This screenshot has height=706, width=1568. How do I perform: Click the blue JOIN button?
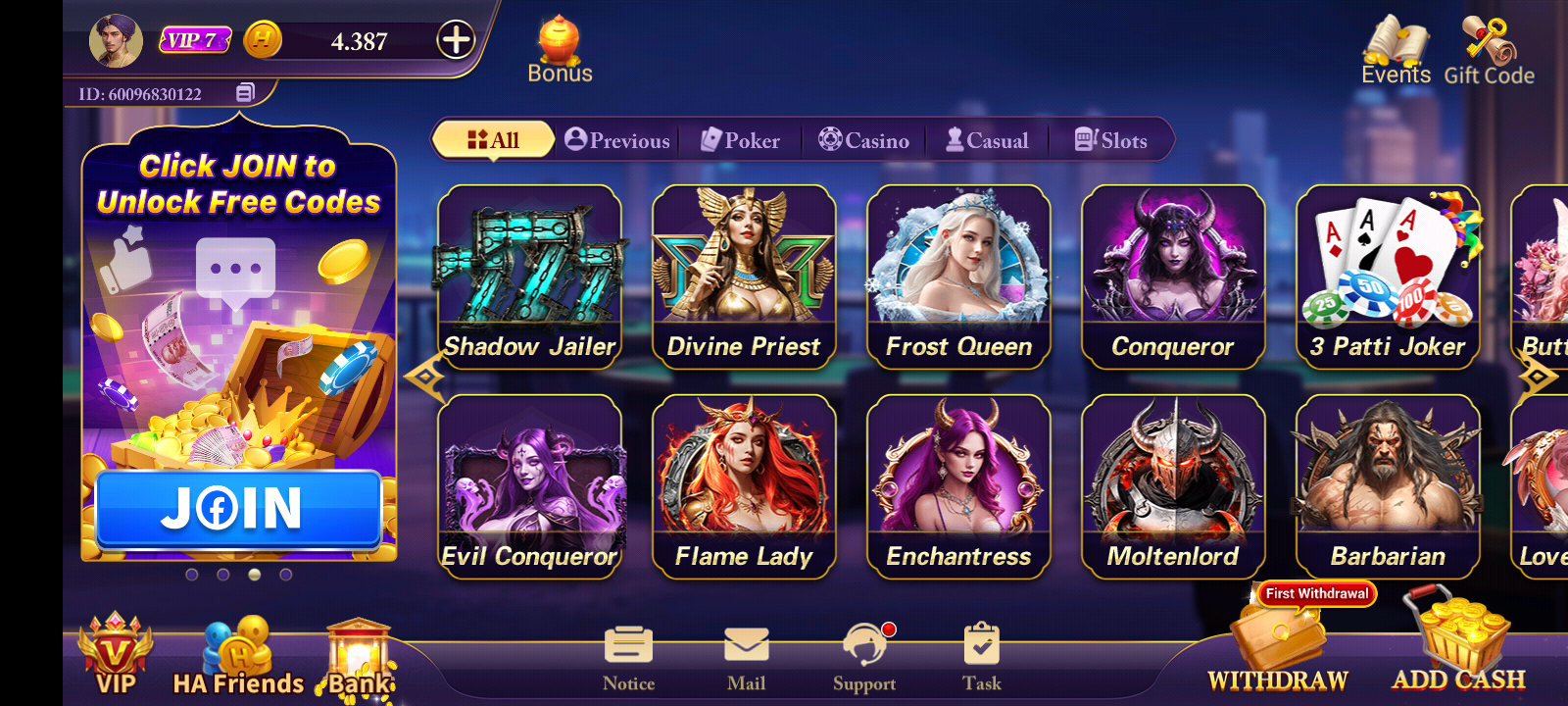tap(238, 508)
